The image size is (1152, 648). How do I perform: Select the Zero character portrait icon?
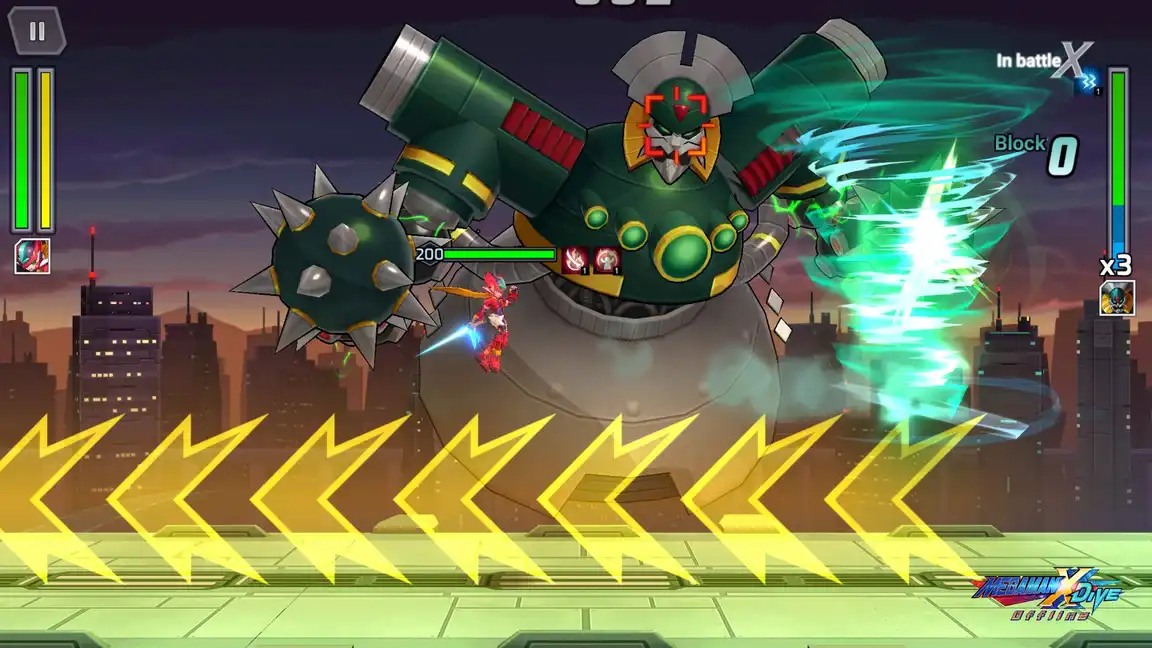(32, 257)
